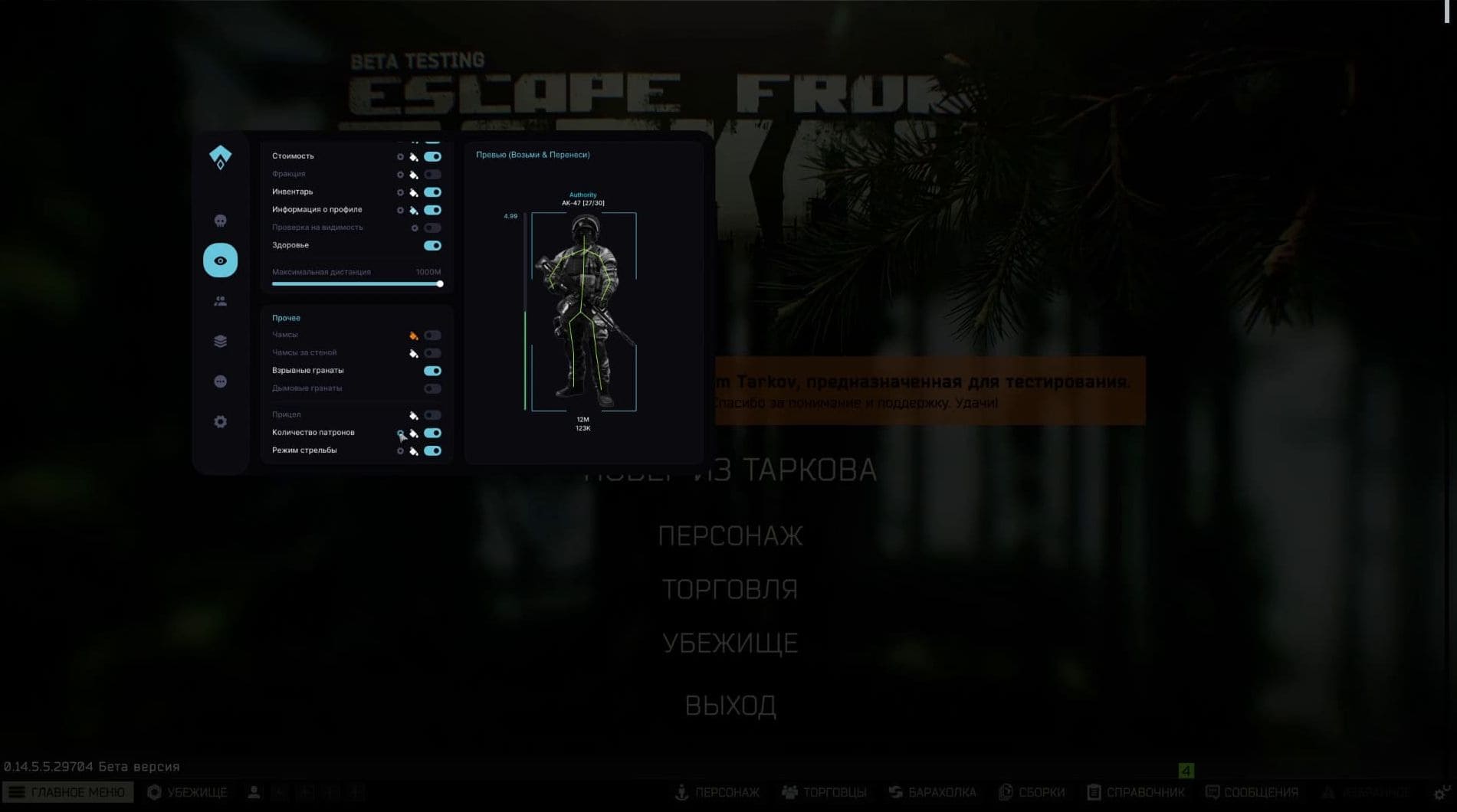The height and width of the screenshot is (812, 1457).
Task: Click the ГЛАВНОЕ МЕНЮ taskbar button
Action: (67, 792)
